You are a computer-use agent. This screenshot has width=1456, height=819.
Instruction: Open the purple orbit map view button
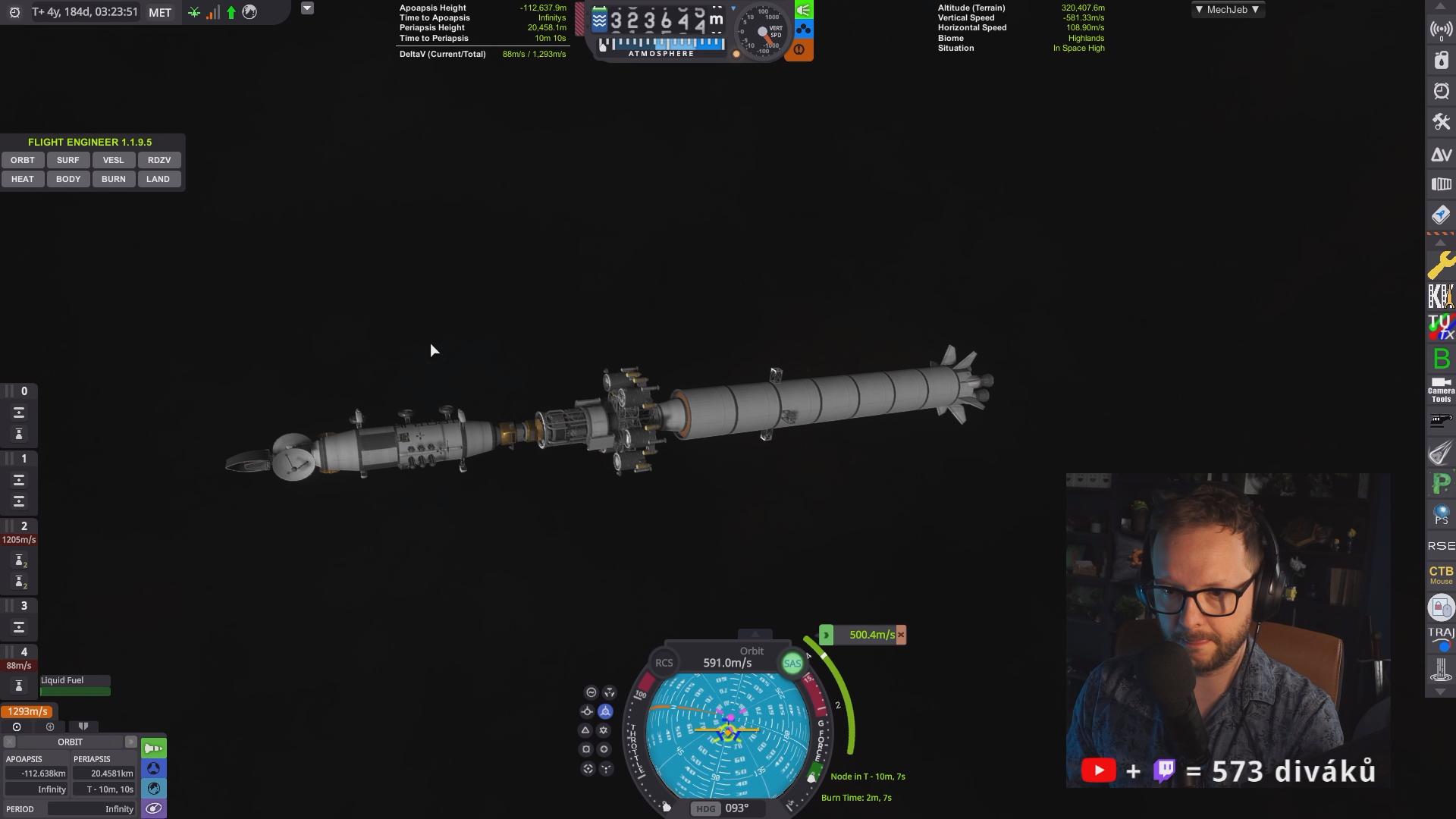pyautogui.click(x=154, y=808)
